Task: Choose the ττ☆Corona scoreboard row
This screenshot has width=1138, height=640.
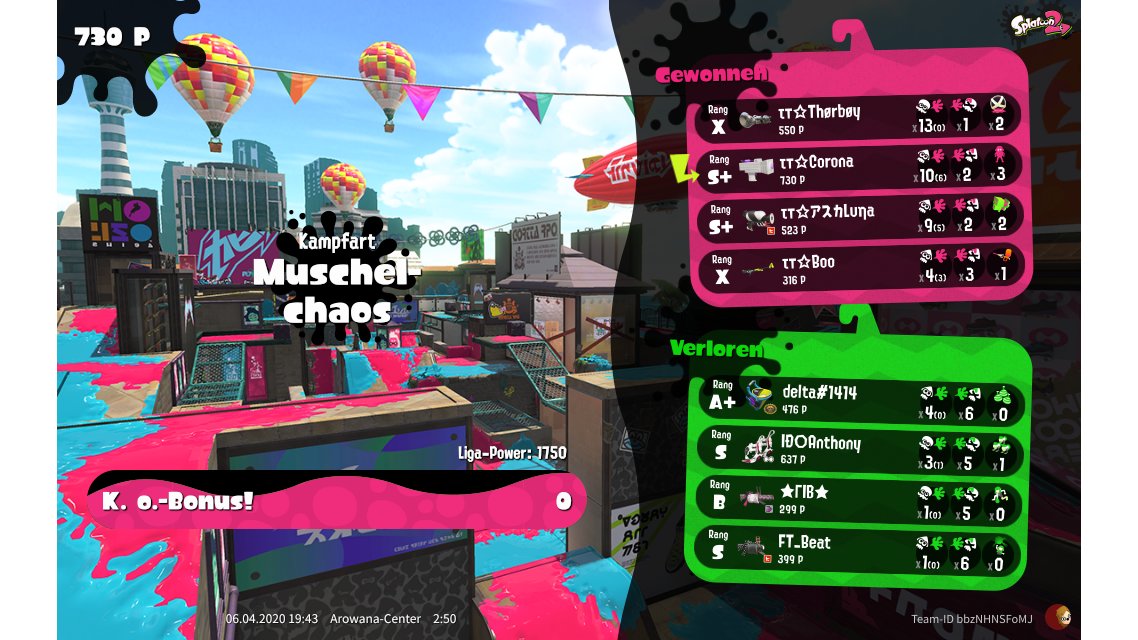Action: (860, 166)
